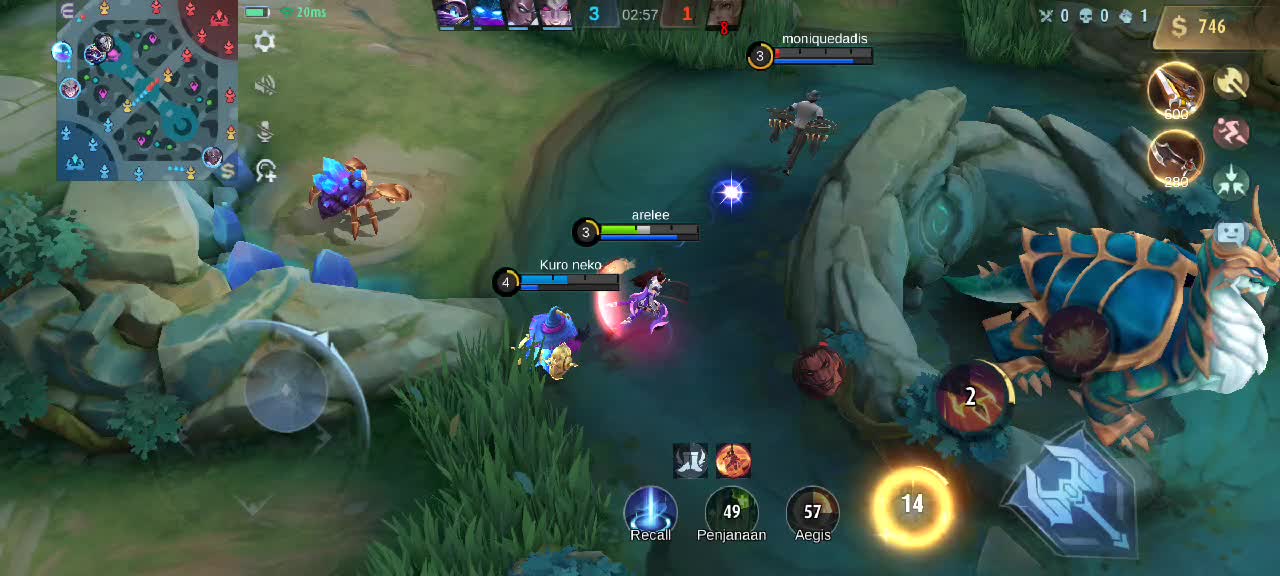Tap the glowing skill showing 14 cooldown
The width and height of the screenshot is (1280, 576).
(x=911, y=505)
